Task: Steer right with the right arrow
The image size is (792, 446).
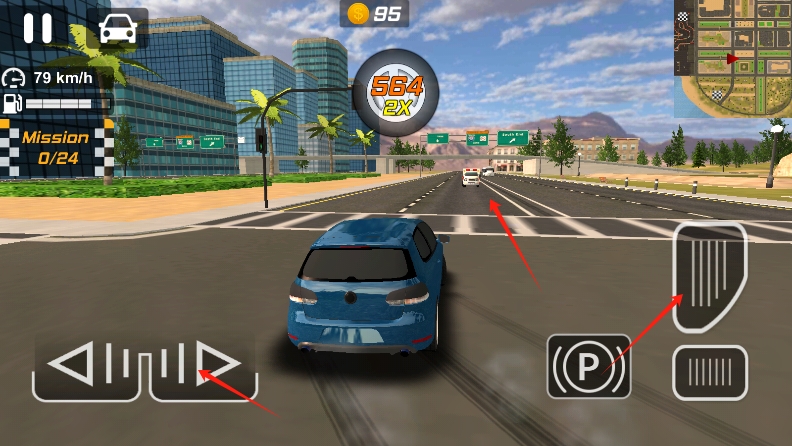Action: [x=203, y=366]
